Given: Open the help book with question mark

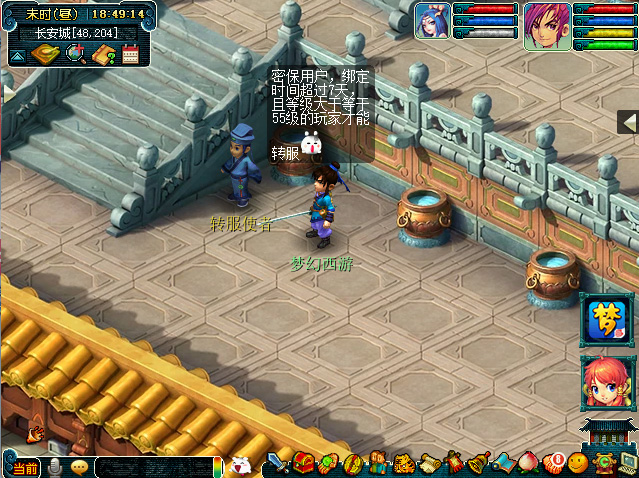Looking at the screenshot, I should coord(104,53).
